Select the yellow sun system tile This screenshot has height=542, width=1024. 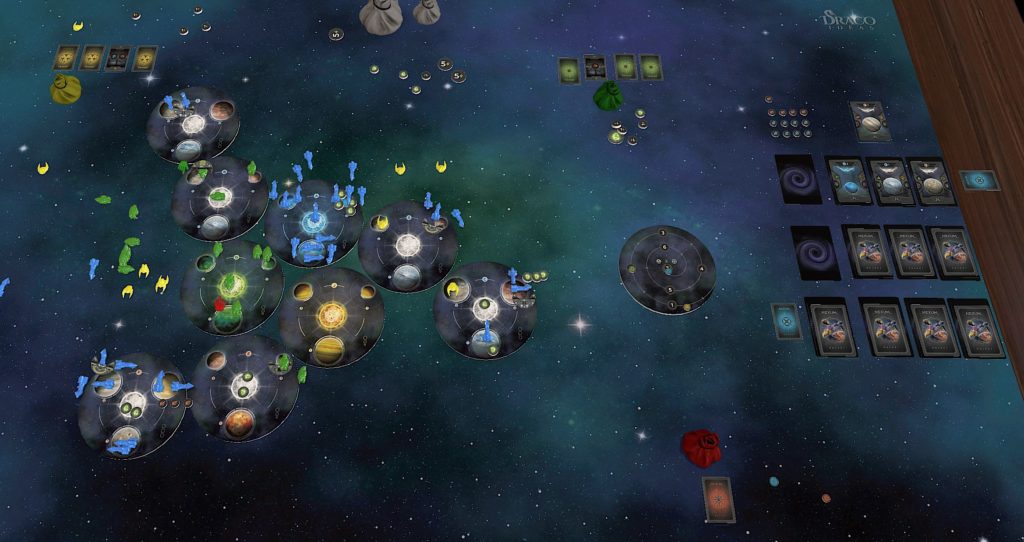(x=332, y=316)
